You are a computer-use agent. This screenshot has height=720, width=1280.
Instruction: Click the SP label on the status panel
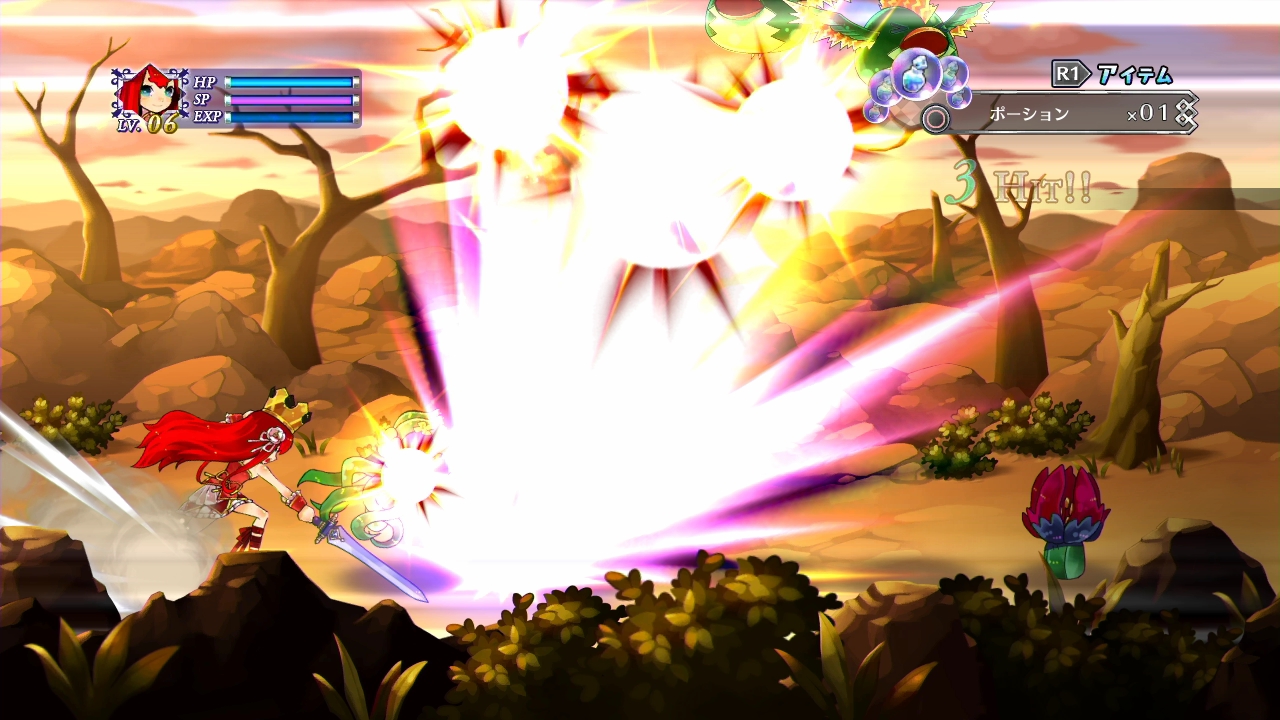click(201, 99)
